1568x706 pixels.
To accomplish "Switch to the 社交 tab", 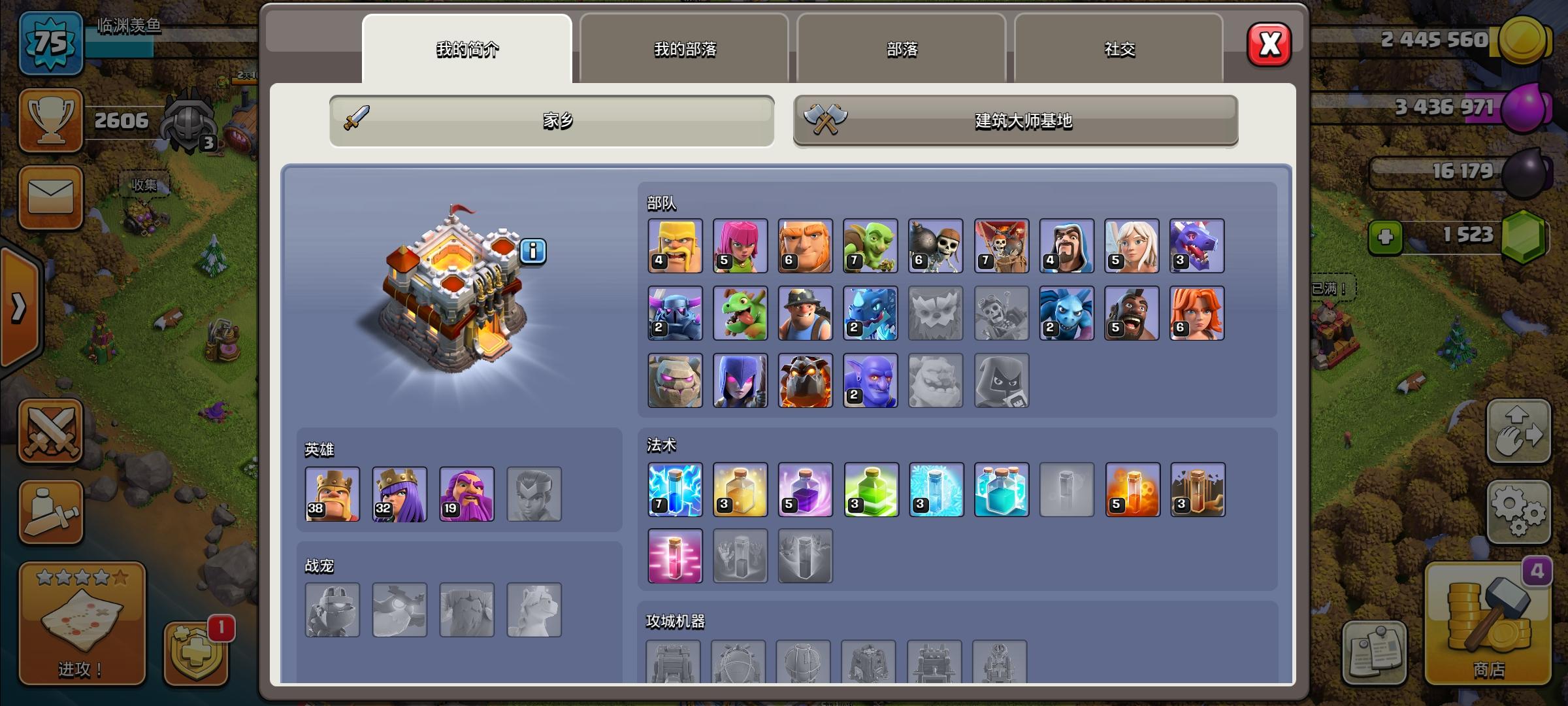I will (x=1119, y=50).
